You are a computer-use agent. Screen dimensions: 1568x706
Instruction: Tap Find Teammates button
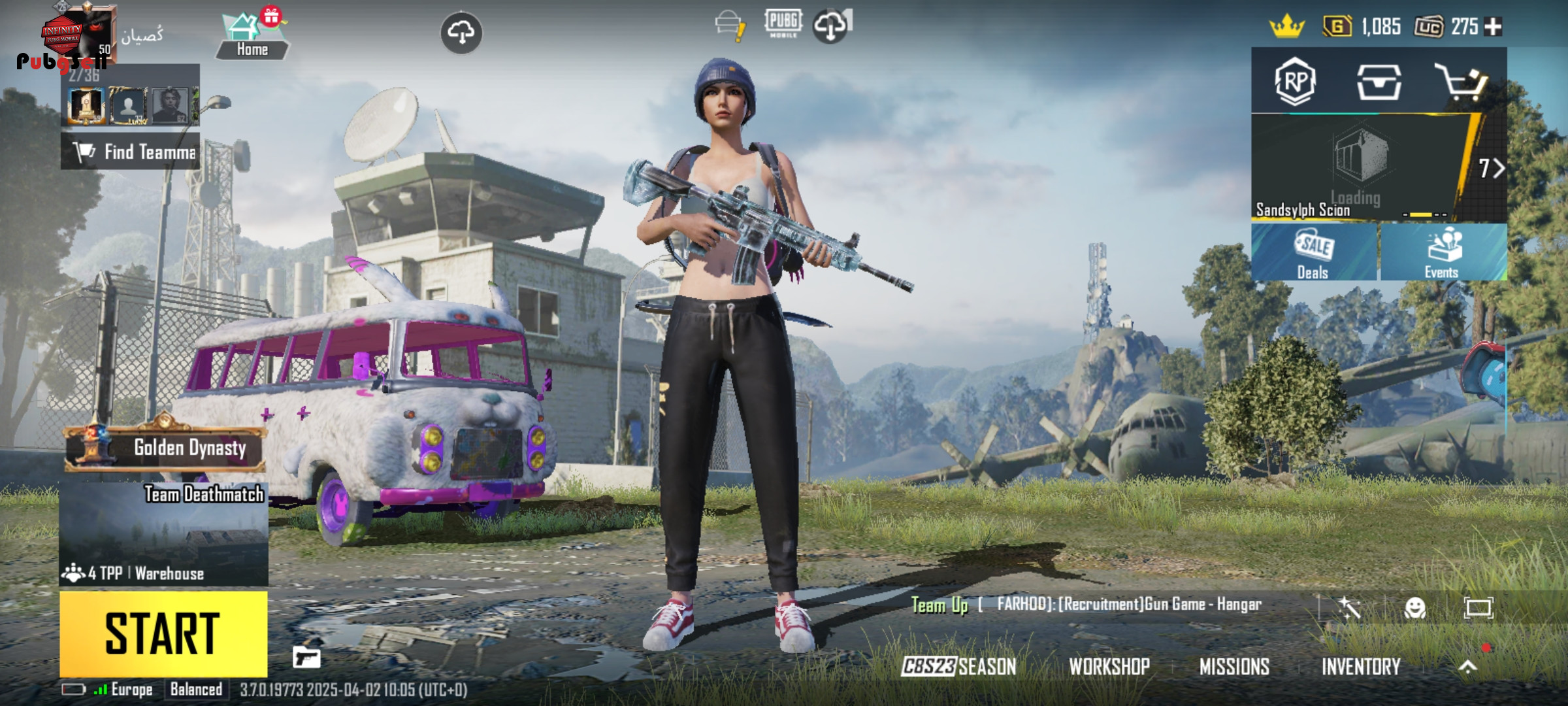pyautogui.click(x=131, y=152)
